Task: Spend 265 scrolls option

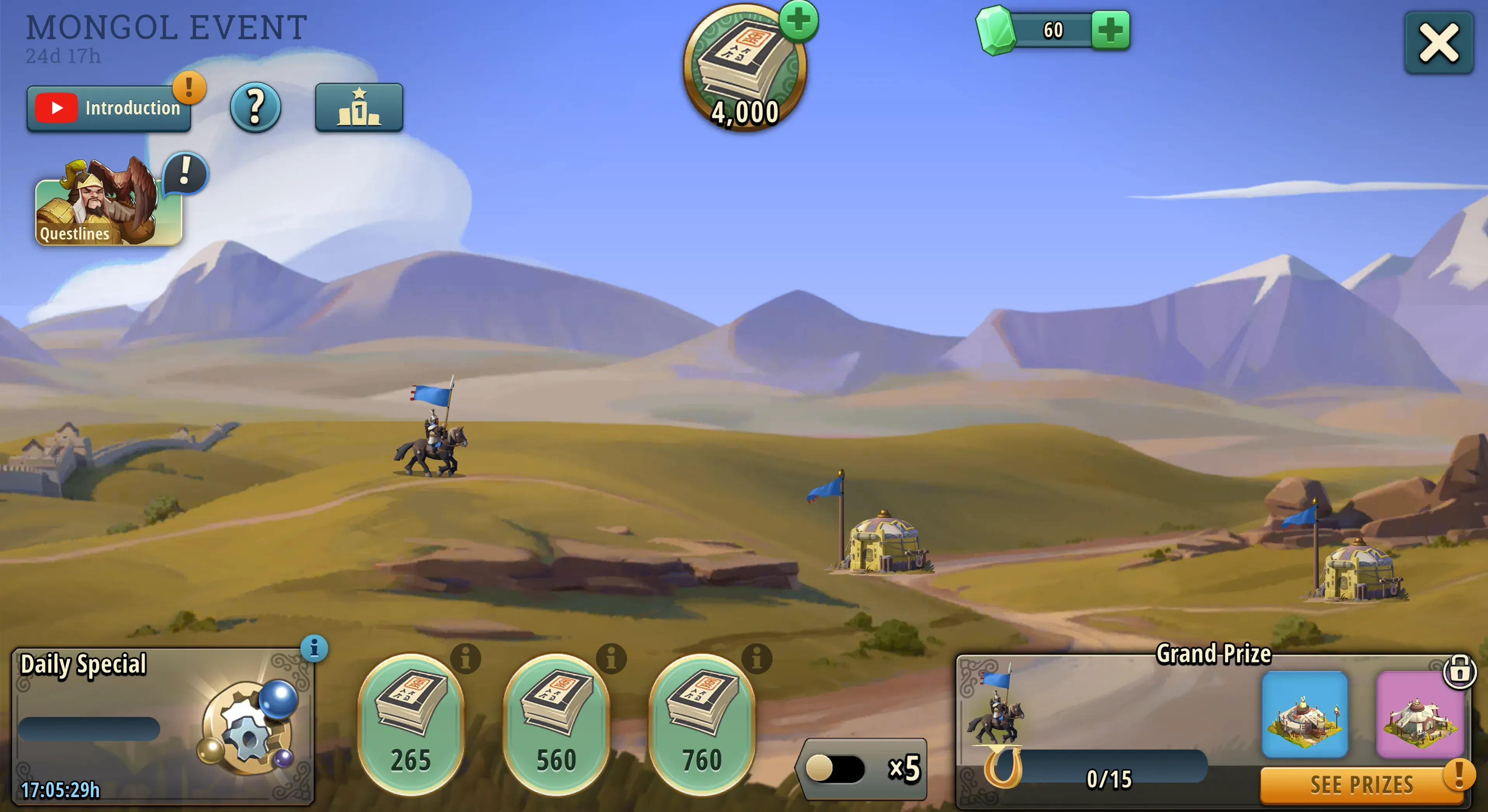Action: point(411,725)
